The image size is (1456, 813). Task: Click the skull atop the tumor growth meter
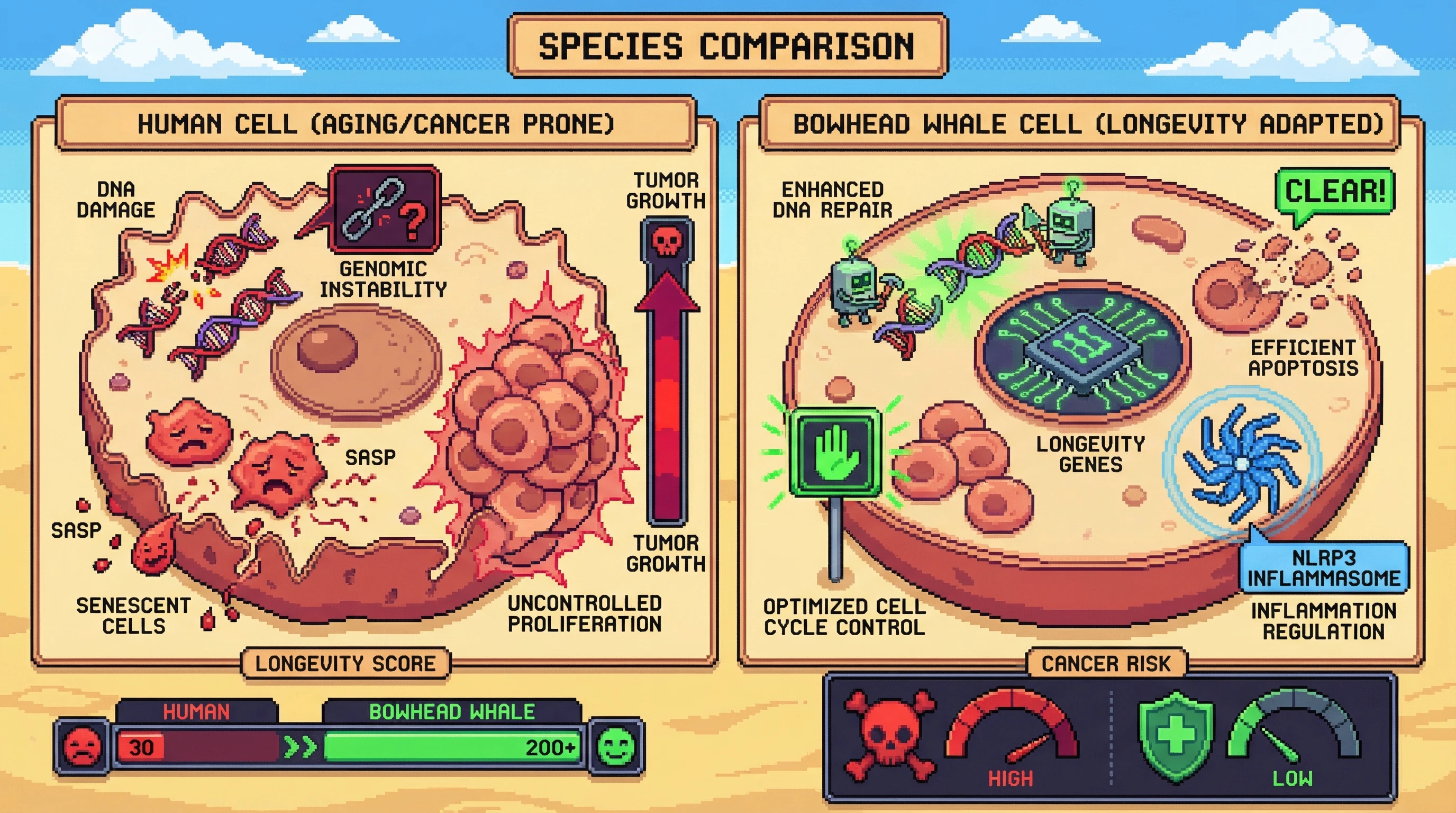click(667, 241)
